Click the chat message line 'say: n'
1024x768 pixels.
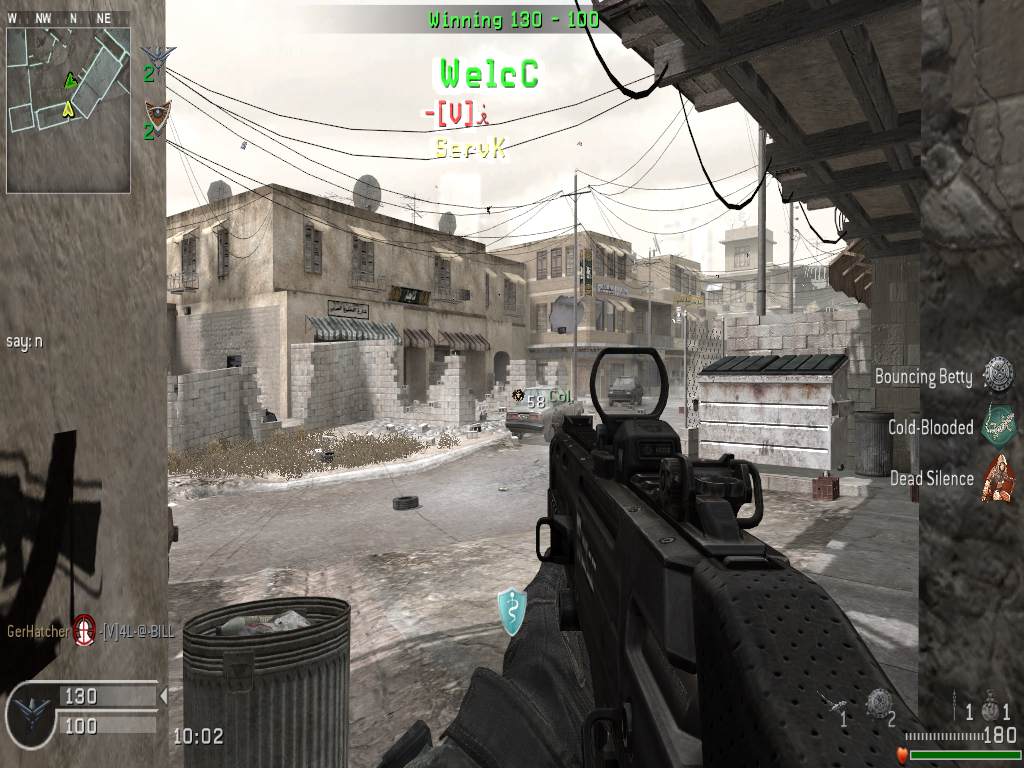click(x=25, y=341)
